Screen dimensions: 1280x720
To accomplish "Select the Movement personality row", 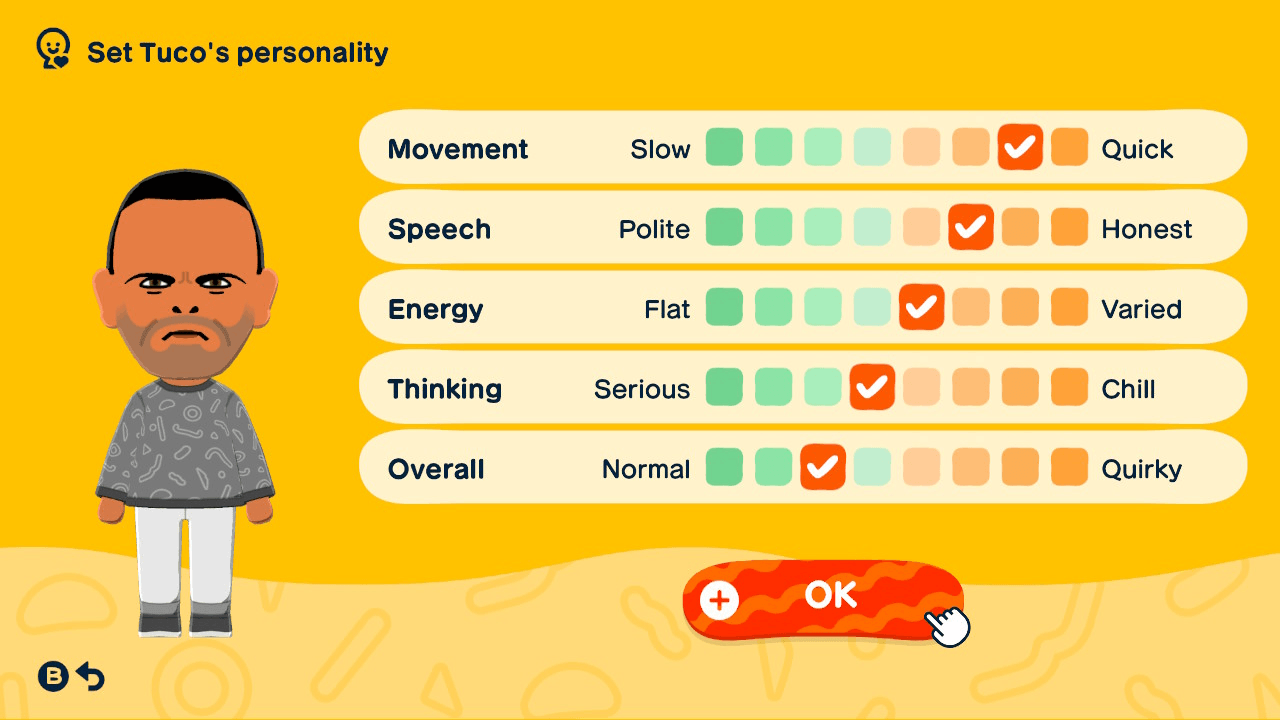I will (458, 148).
